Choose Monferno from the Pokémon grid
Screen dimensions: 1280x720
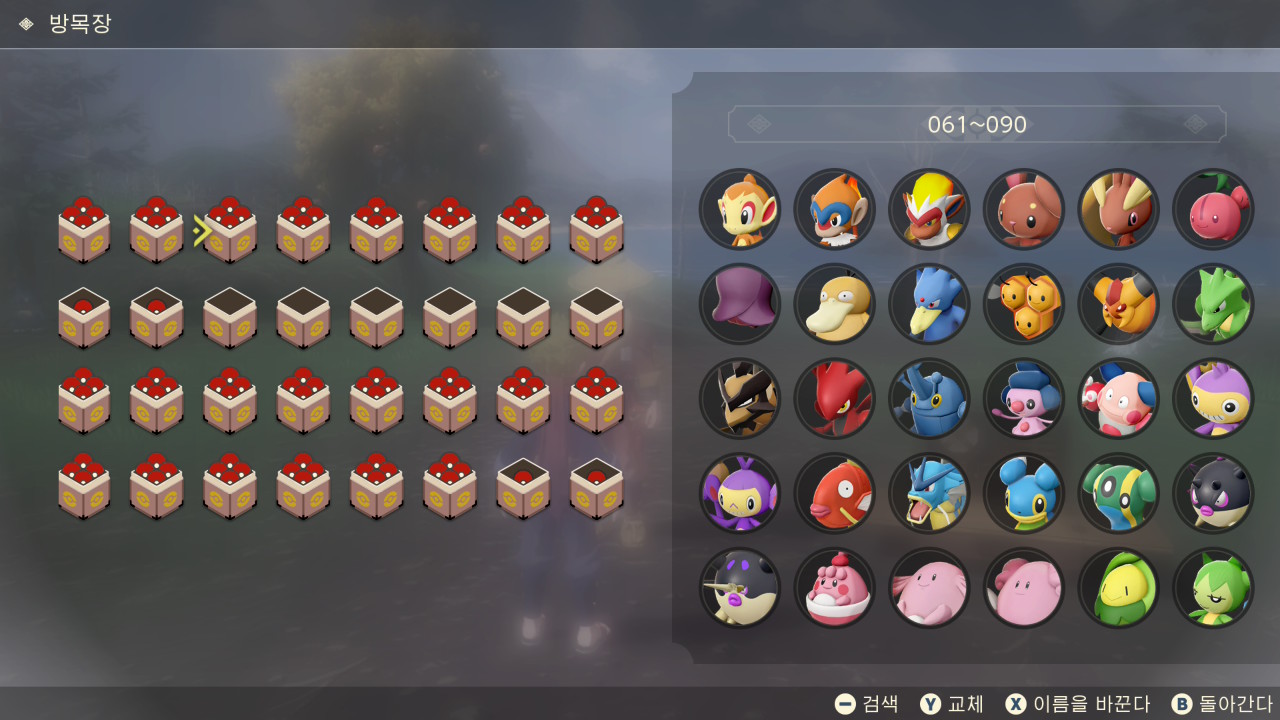click(x=834, y=209)
